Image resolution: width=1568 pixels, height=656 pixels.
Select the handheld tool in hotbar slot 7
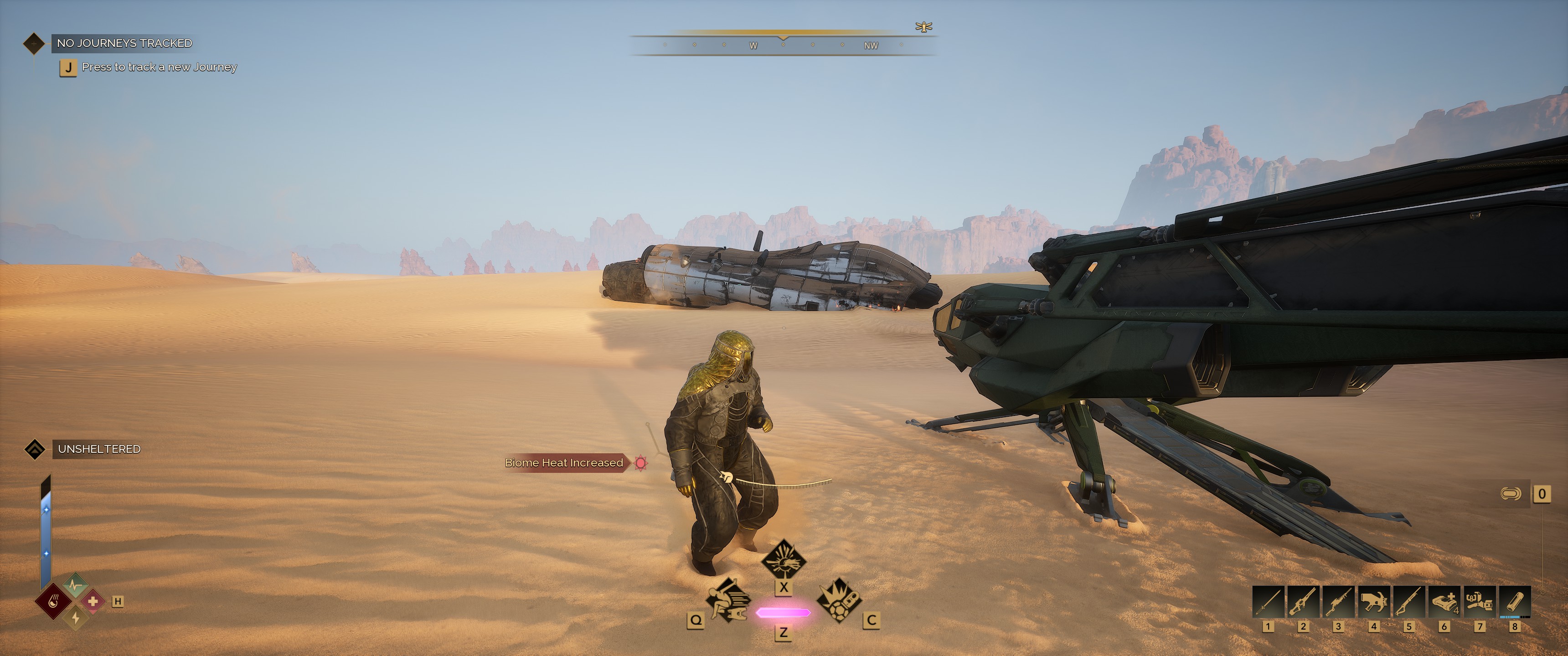point(1479,602)
